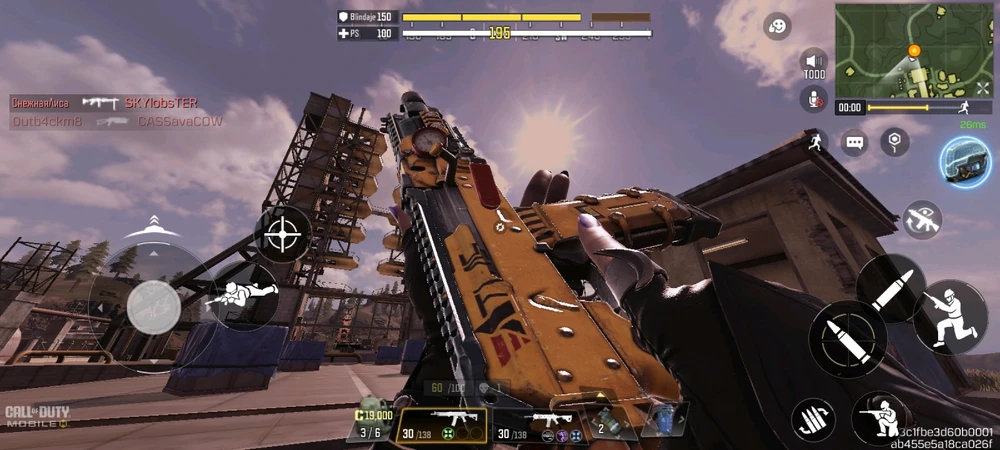Tap the aim-down-sights crosshair button
The image size is (1000, 450).
coord(283,234)
